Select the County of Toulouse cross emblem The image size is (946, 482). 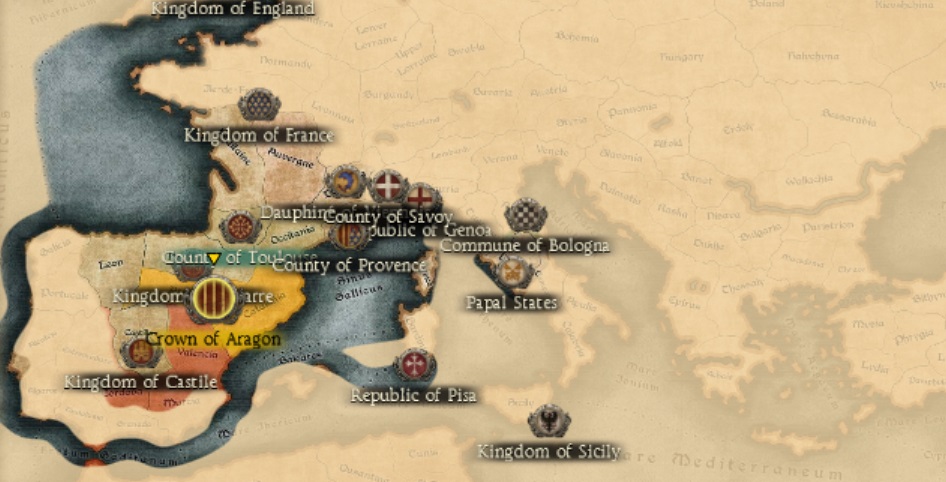point(240,227)
